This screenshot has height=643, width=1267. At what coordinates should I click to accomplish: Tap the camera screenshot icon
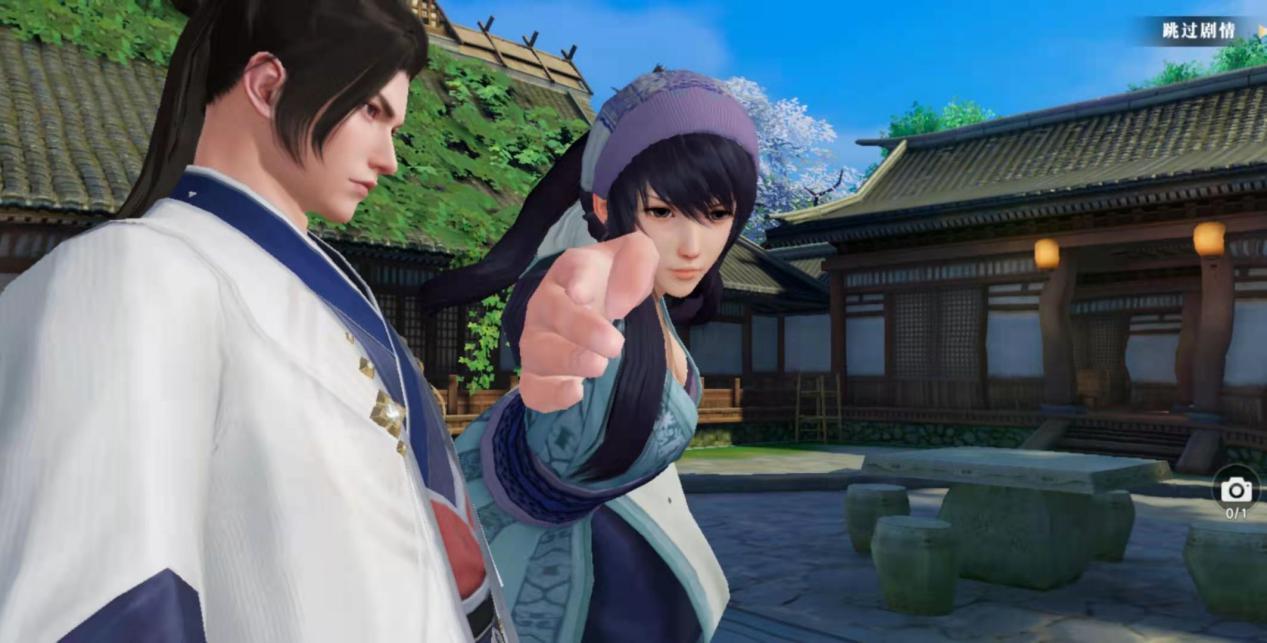coord(1237,489)
